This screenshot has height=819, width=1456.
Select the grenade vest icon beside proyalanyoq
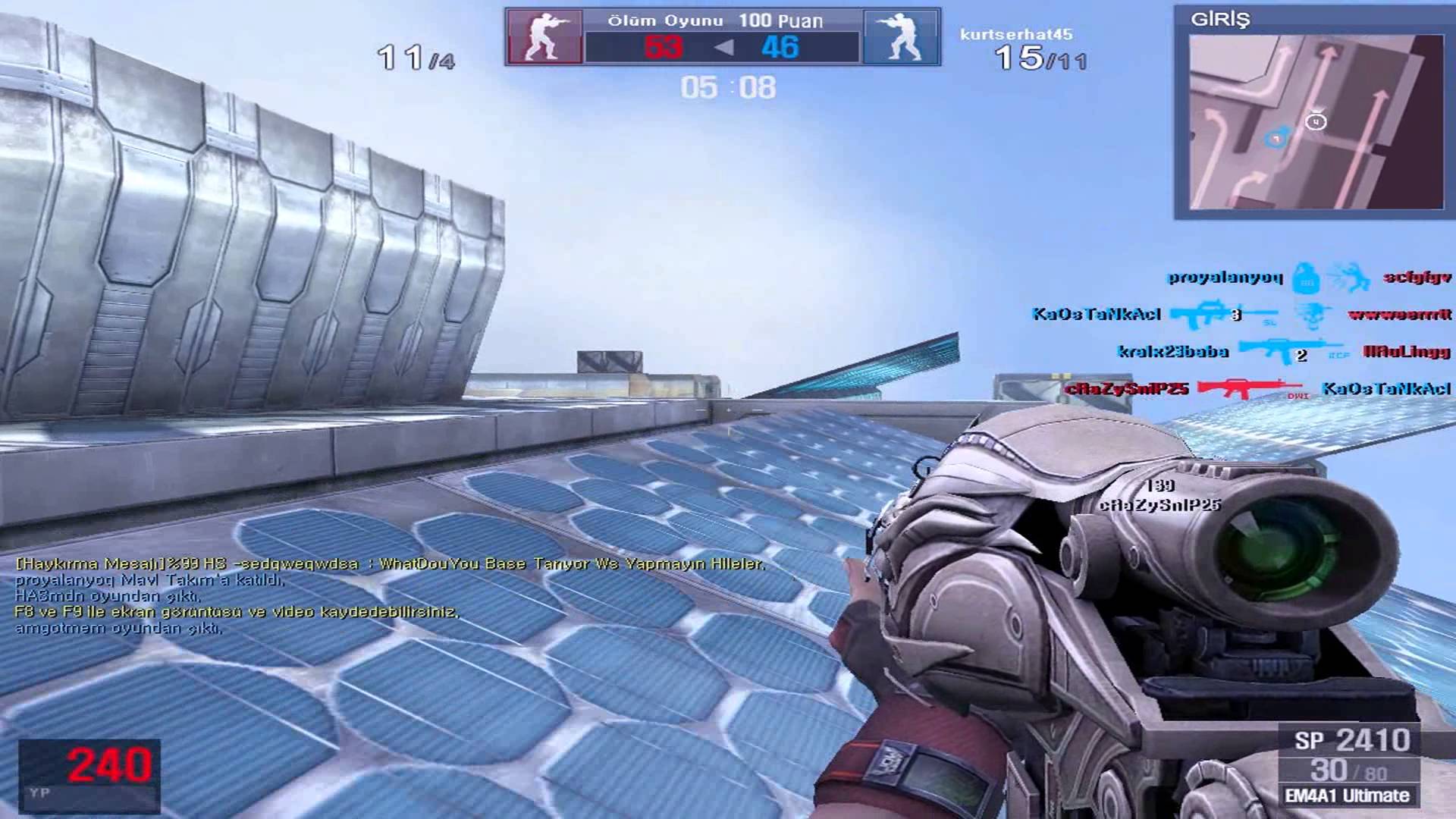pos(1307,281)
